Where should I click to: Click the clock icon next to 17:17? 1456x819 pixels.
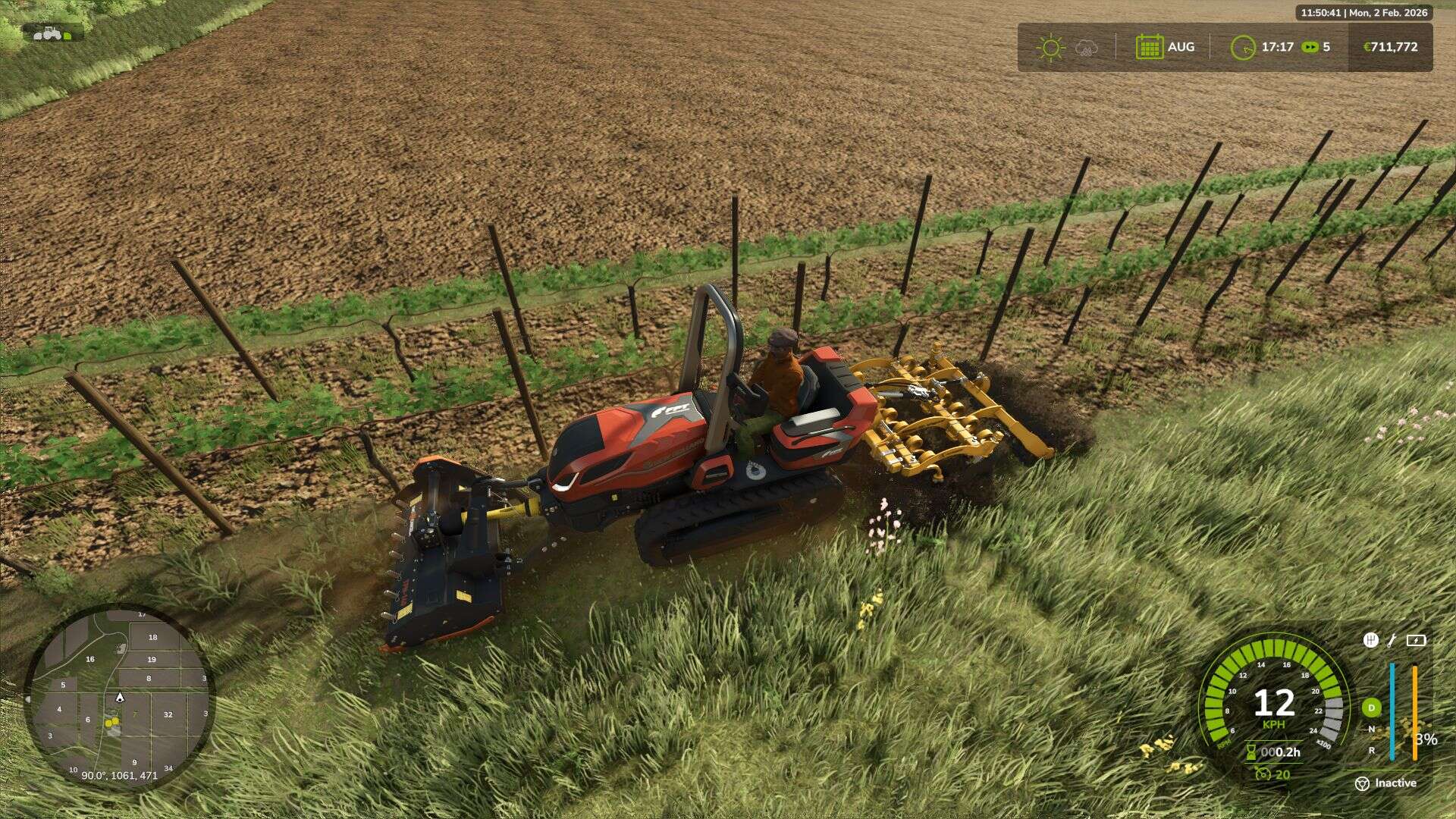[x=1244, y=47]
